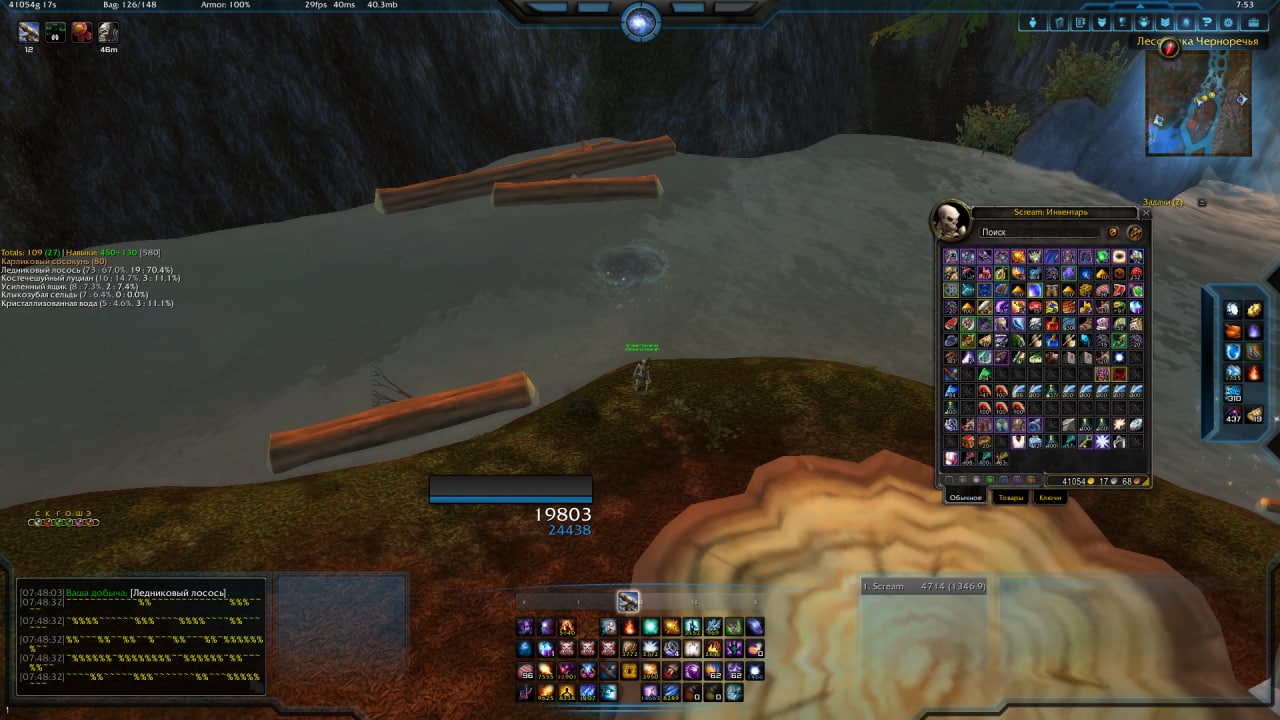
Task: Click the Scream party frame header
Action: pos(923,587)
